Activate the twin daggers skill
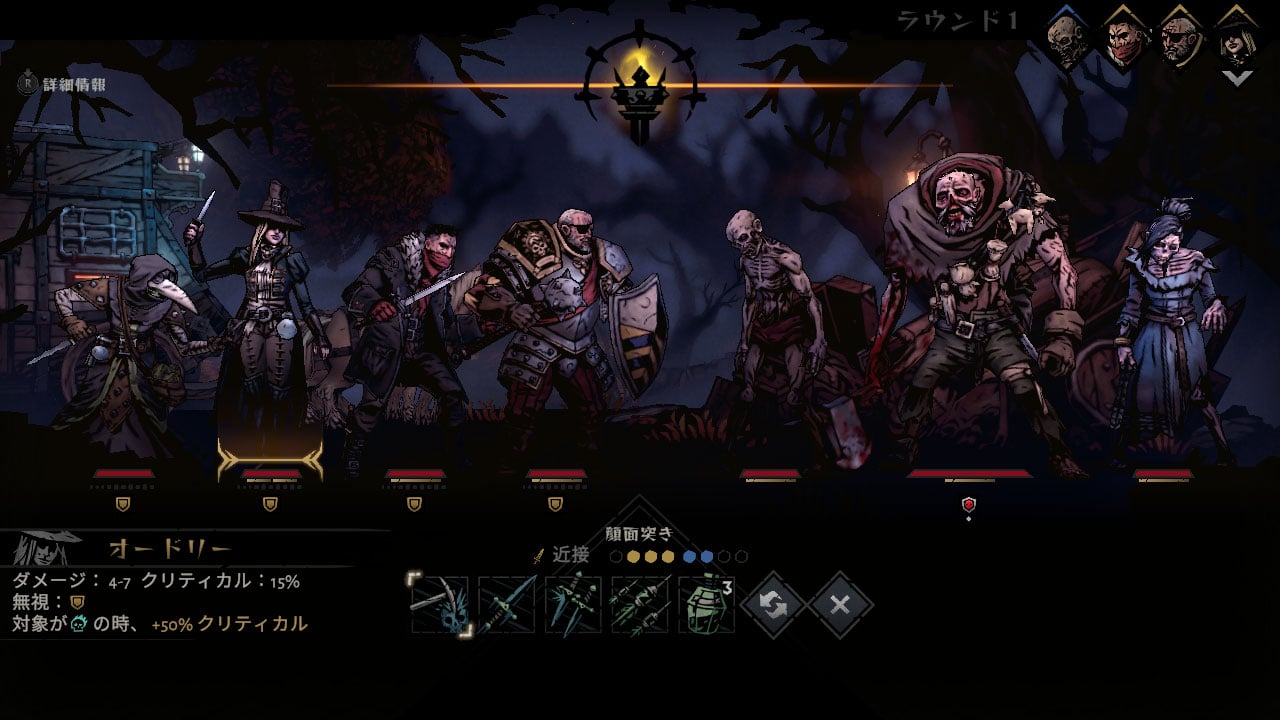Viewport: 1280px width, 720px height. coord(573,605)
